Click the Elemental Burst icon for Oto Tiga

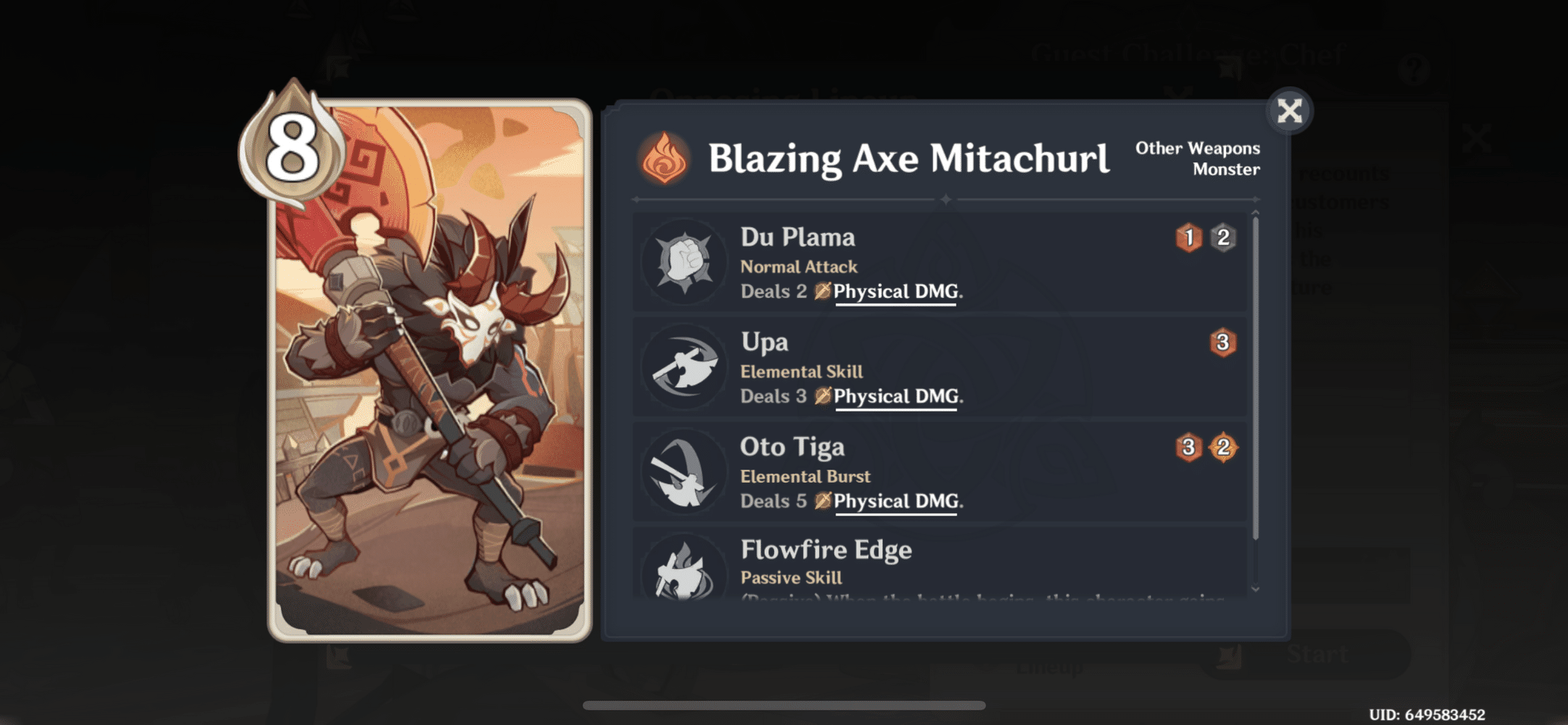click(x=685, y=471)
